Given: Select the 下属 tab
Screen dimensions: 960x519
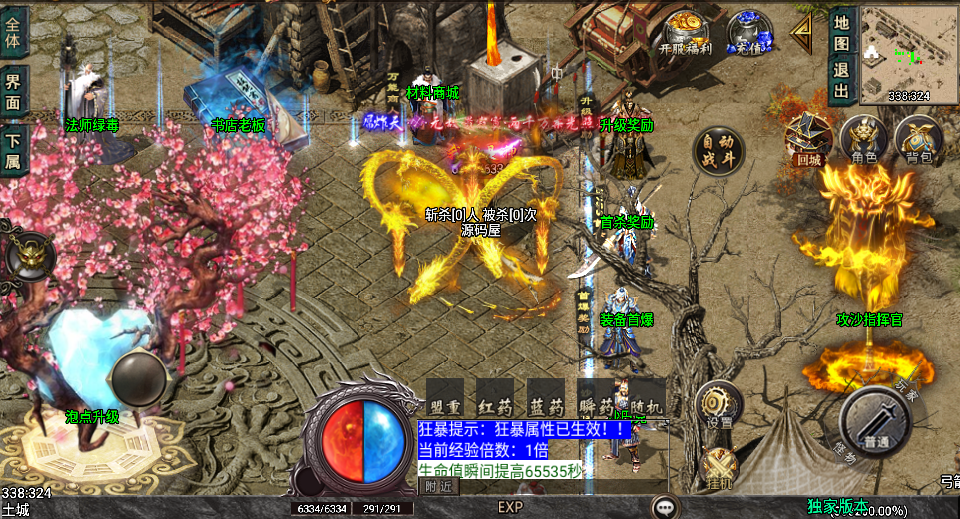Looking at the screenshot, I should pyautogui.click(x=13, y=150).
